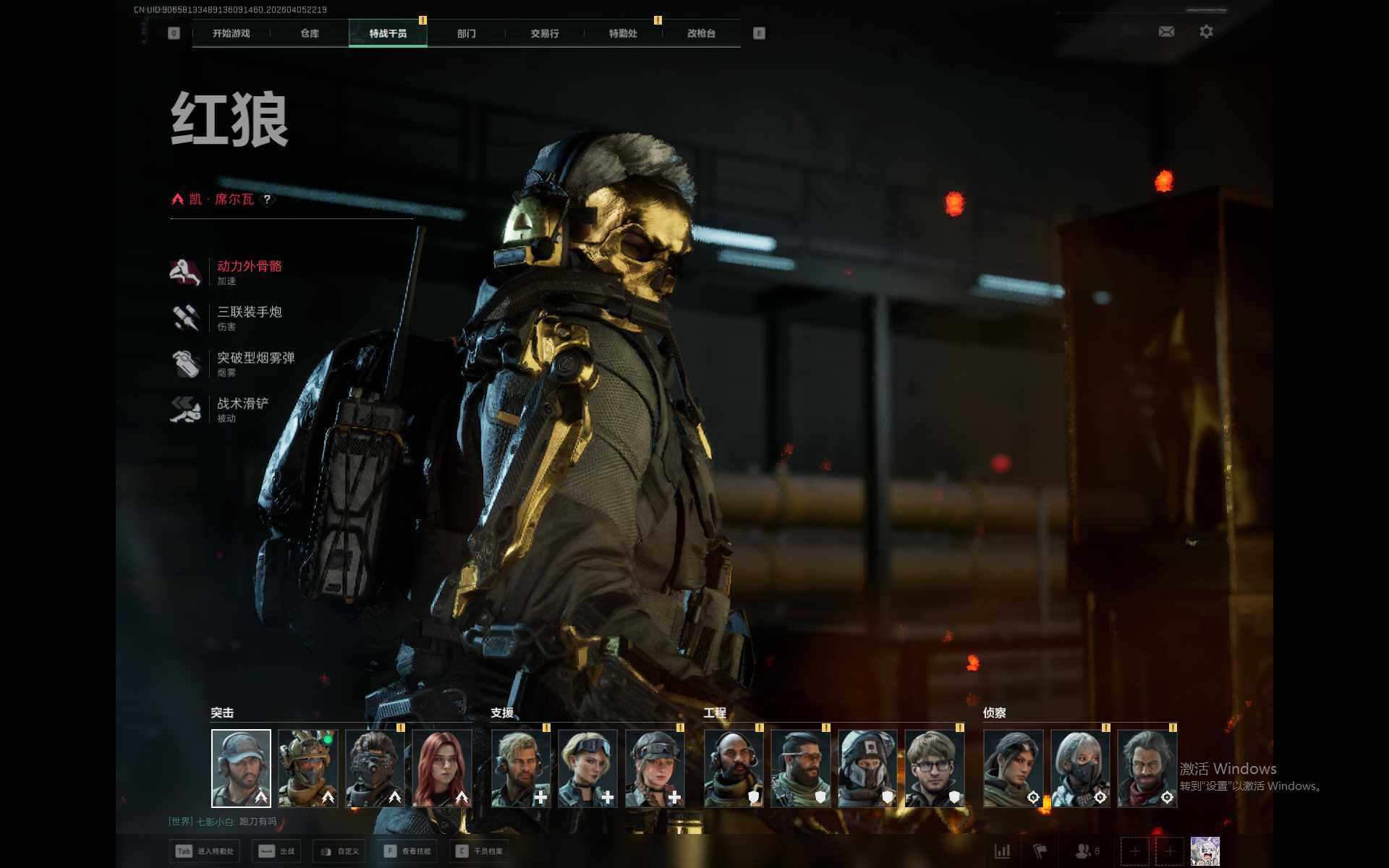Open the 开始游戏 tab
Screen dimensions: 1389x868
click(x=231, y=33)
